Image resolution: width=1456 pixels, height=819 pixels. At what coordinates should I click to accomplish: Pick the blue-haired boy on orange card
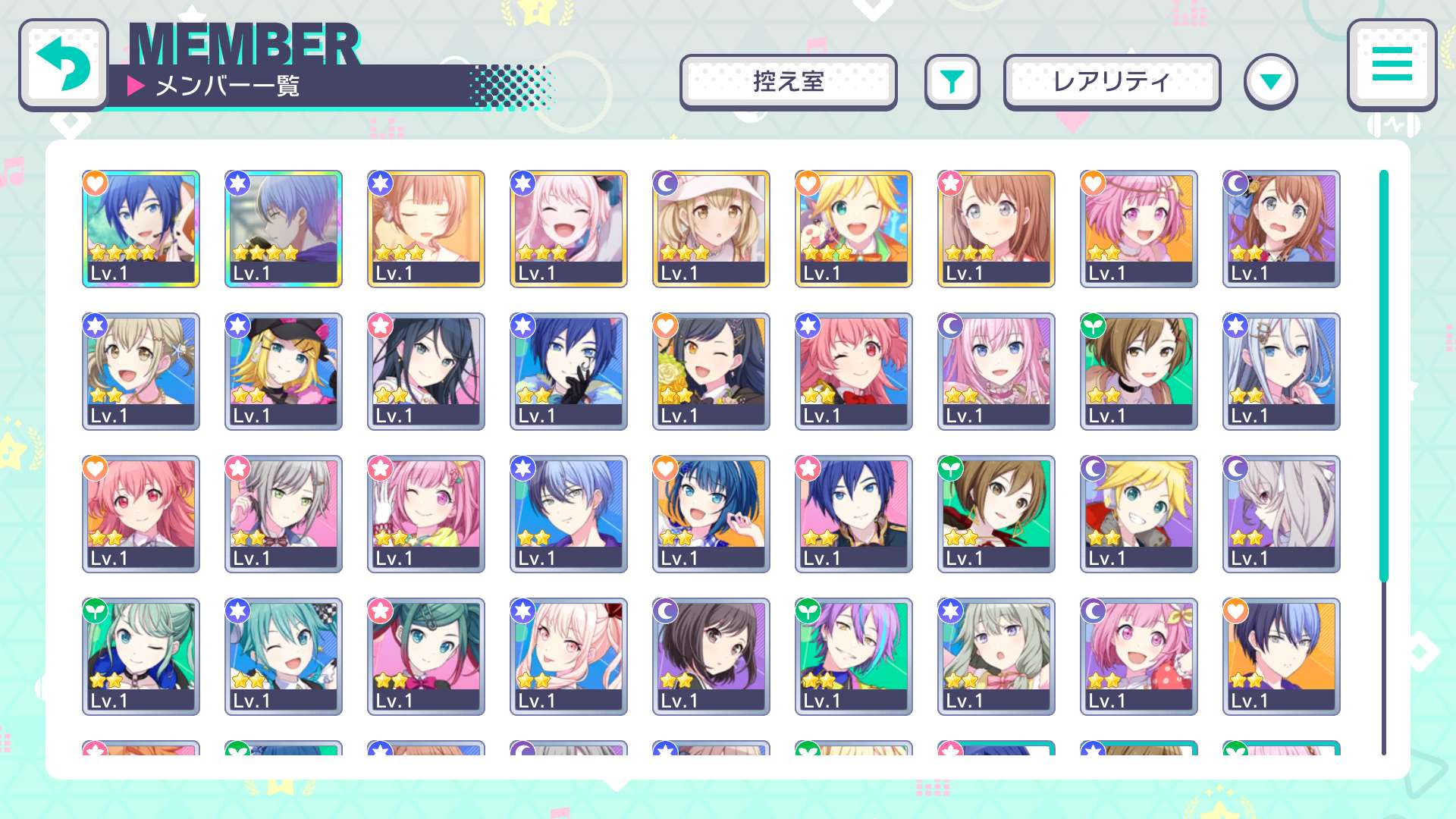tap(1282, 656)
